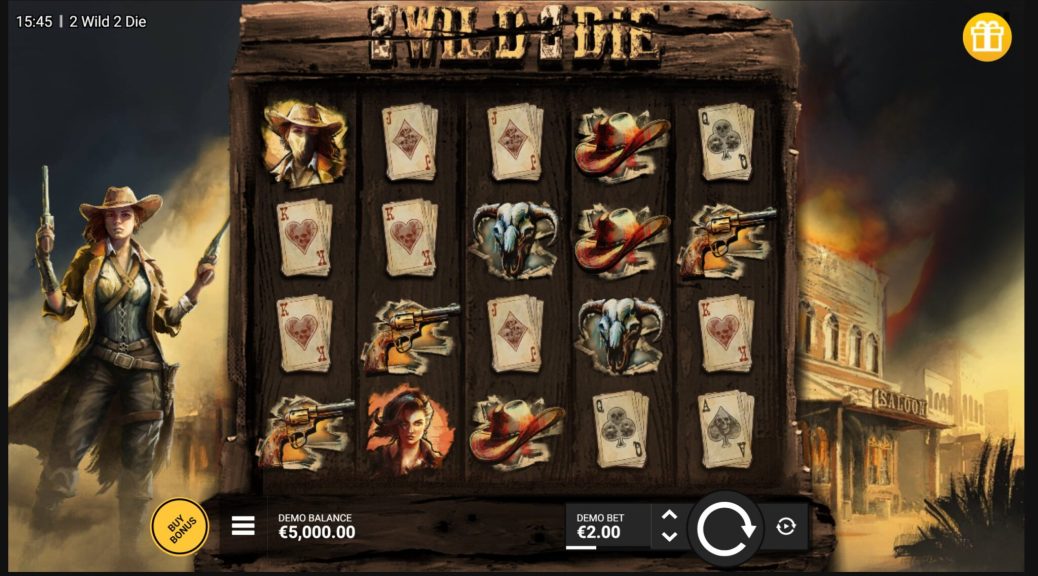Open the autoplay settings

pos(786,527)
